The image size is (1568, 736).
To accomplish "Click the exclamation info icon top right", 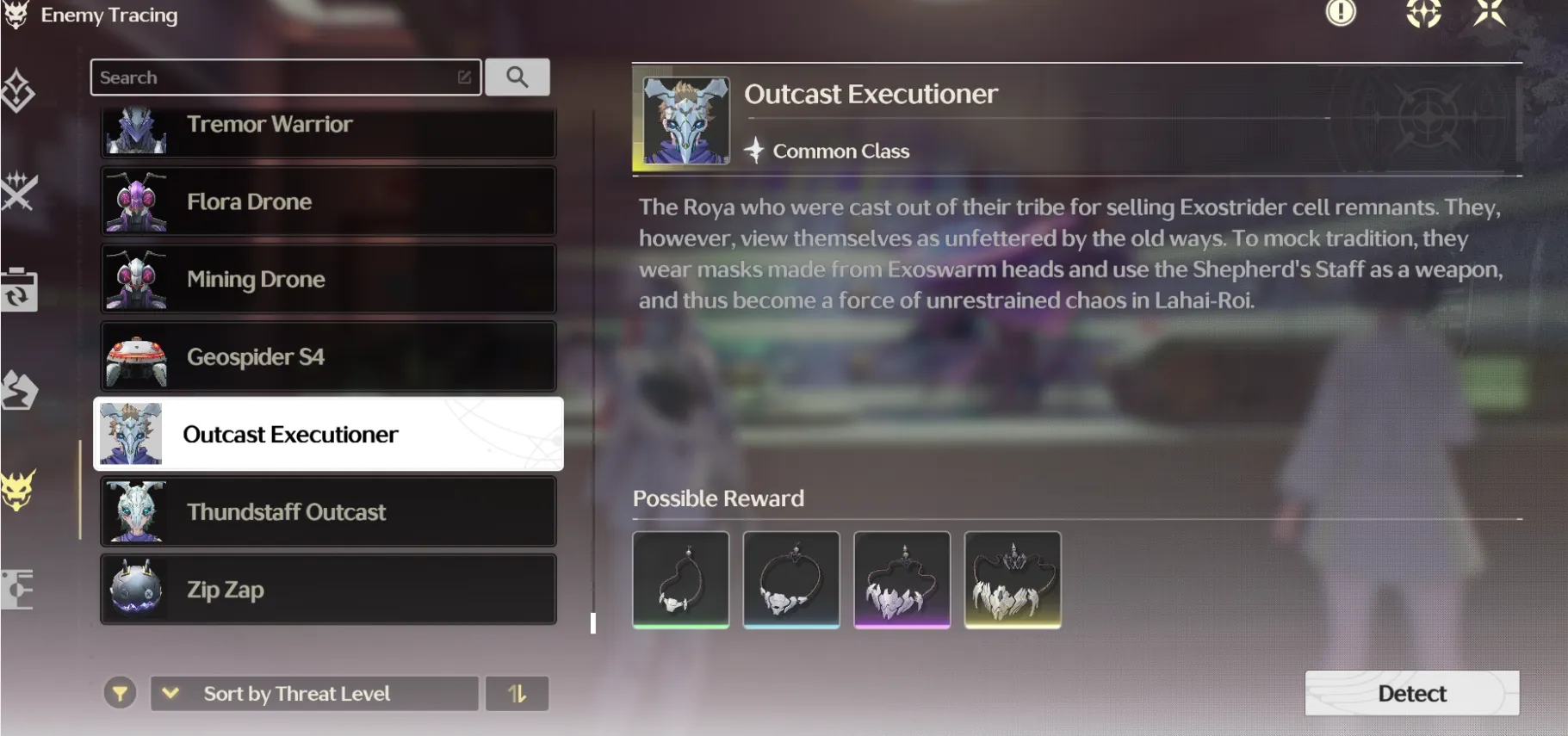I will pos(1342,15).
